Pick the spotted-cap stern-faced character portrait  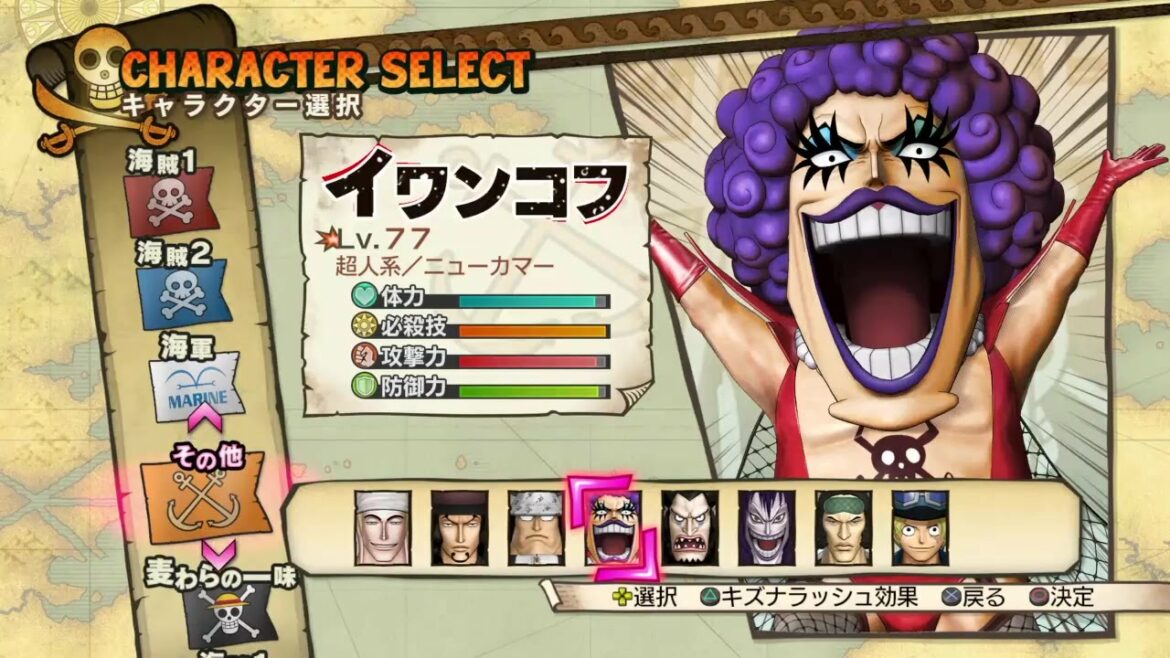pyautogui.click(x=536, y=528)
